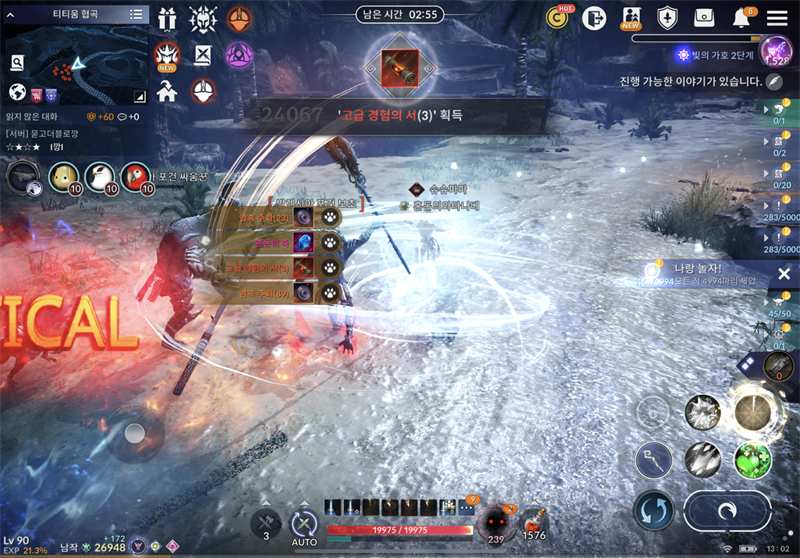Open the inventory bag icon
Image resolution: width=800 pixels, height=558 pixels.
[x=704, y=18]
